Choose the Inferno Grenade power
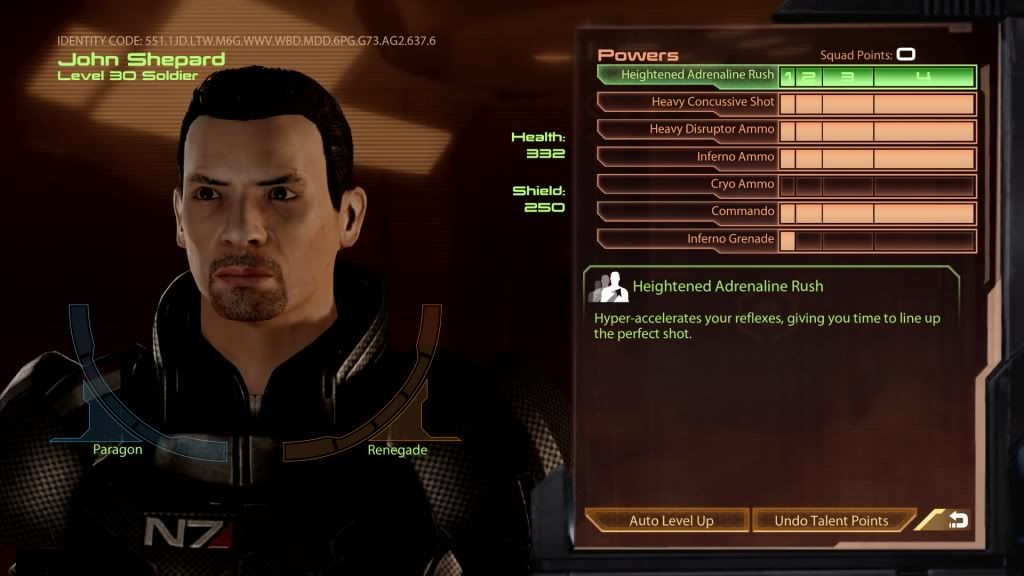 [688, 240]
